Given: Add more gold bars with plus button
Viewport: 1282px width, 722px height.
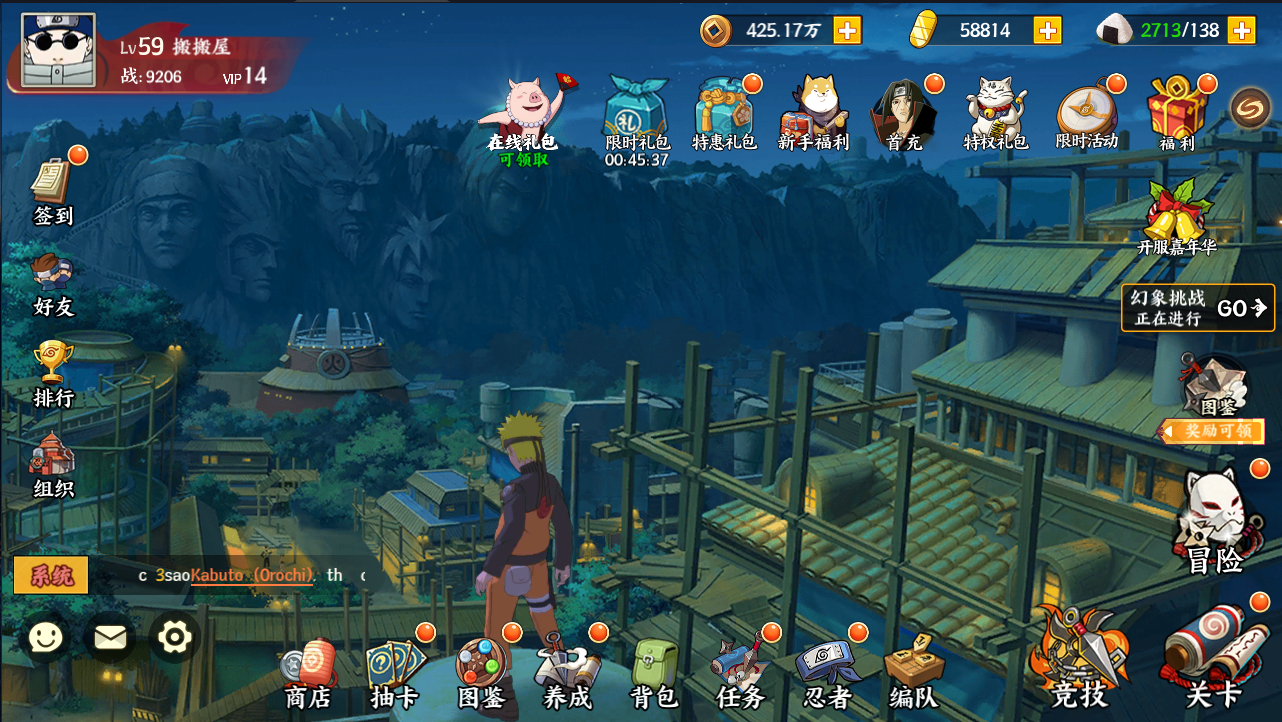Looking at the screenshot, I should click(x=1047, y=30).
